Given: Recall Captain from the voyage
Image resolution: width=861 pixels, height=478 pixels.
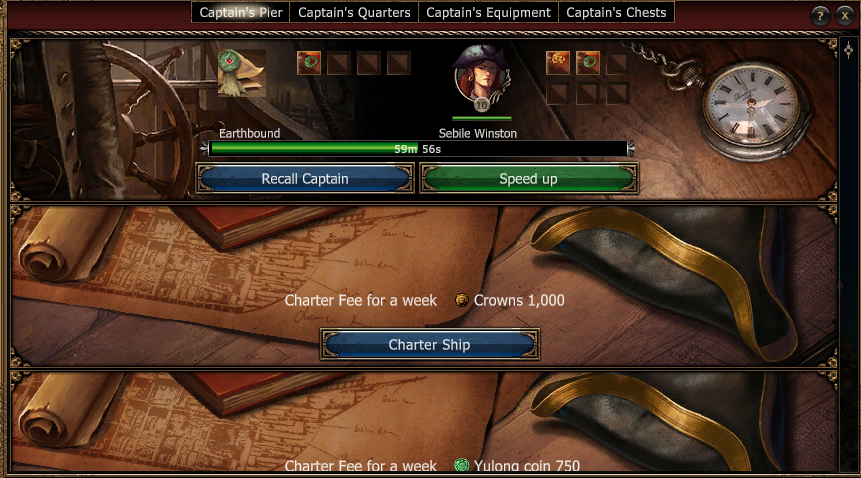Looking at the screenshot, I should [305, 179].
